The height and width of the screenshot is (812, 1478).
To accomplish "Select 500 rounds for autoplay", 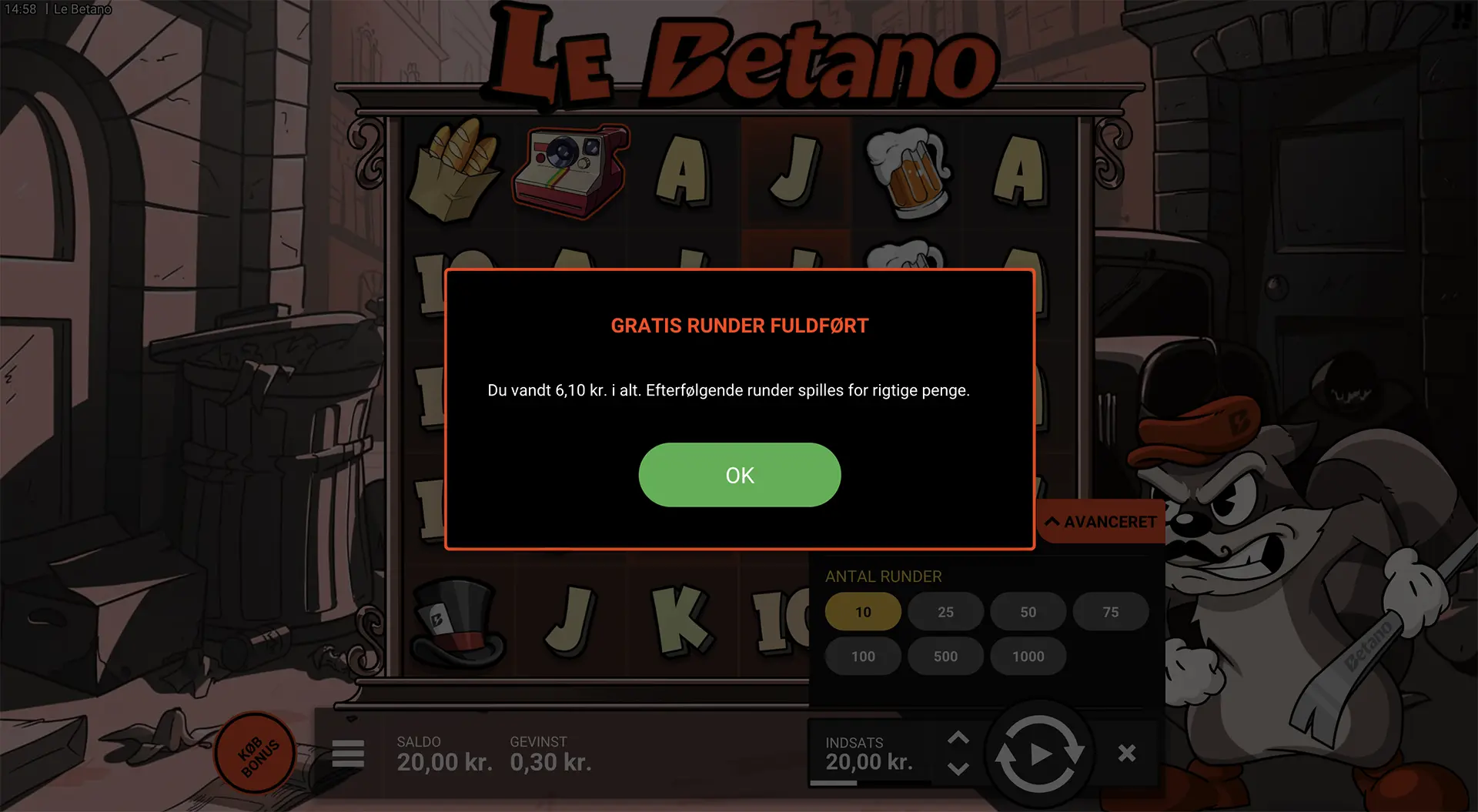I will 945,656.
